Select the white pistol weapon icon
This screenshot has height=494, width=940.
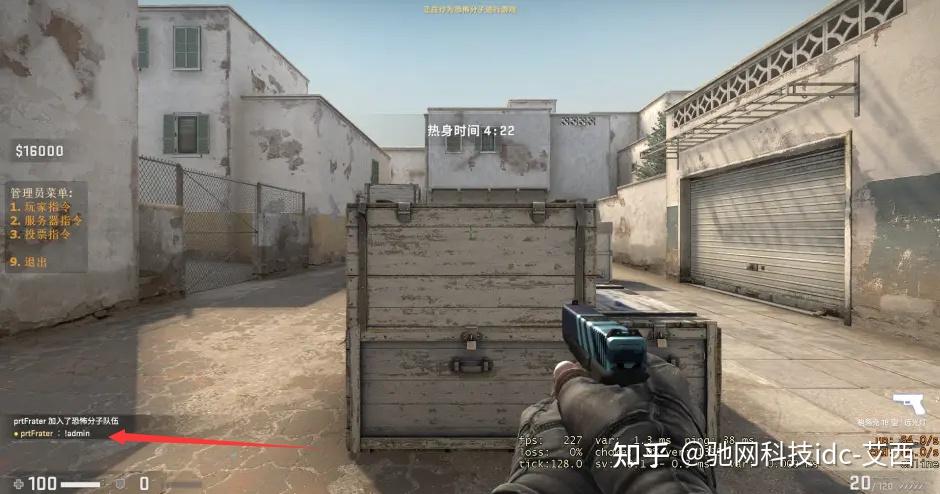(x=908, y=404)
